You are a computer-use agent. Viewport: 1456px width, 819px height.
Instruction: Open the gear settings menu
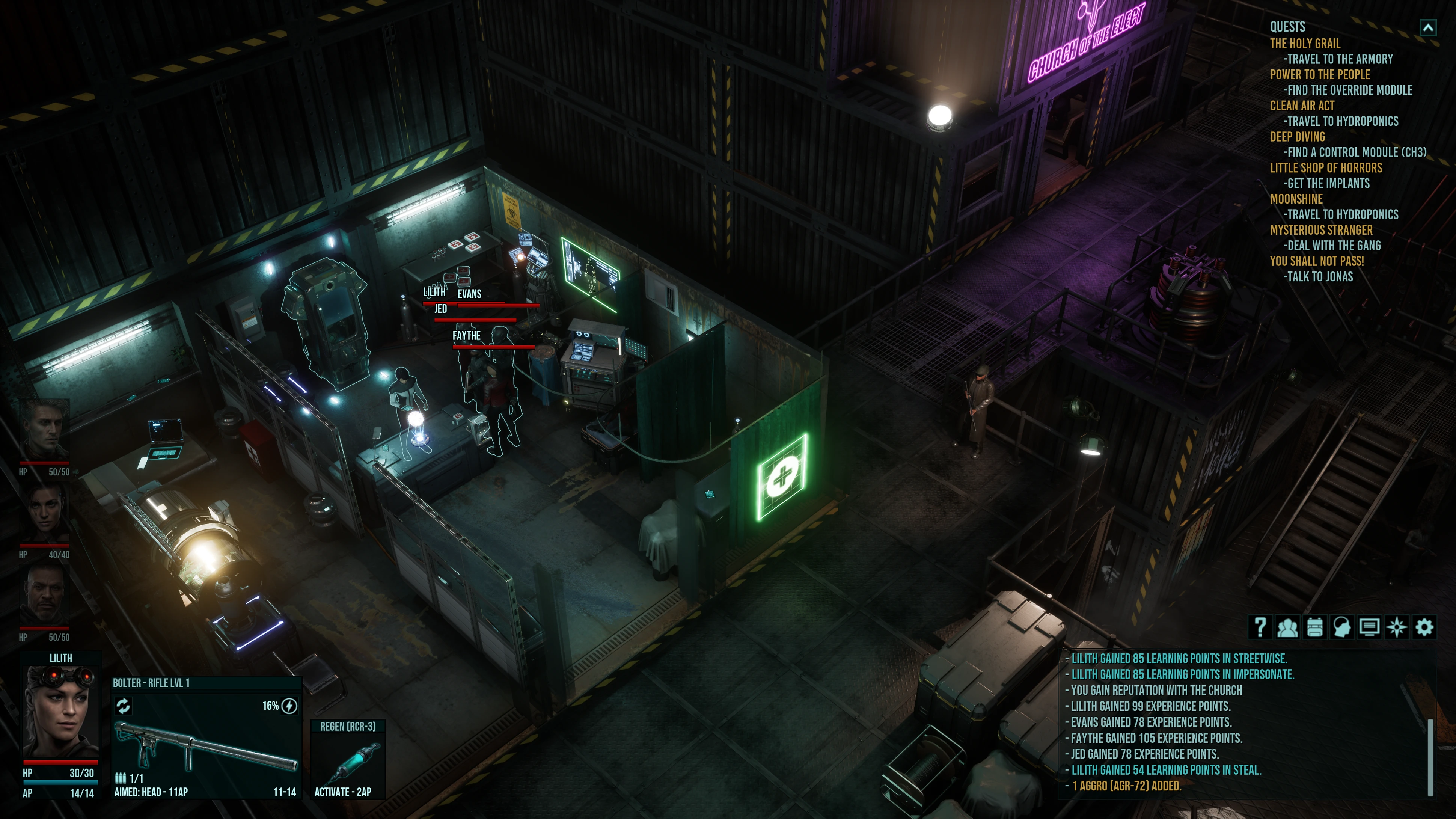[x=1424, y=627]
